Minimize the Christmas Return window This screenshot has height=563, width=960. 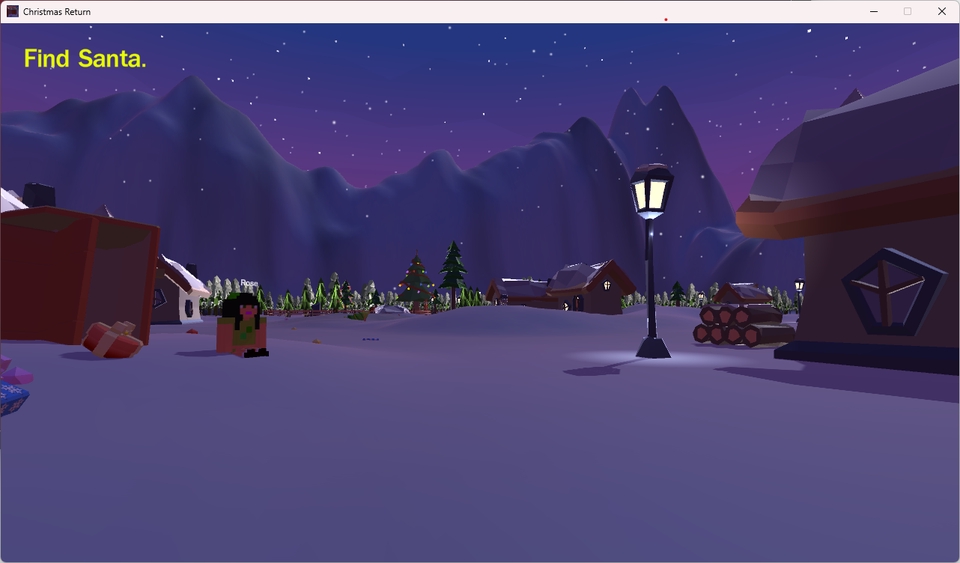(874, 12)
